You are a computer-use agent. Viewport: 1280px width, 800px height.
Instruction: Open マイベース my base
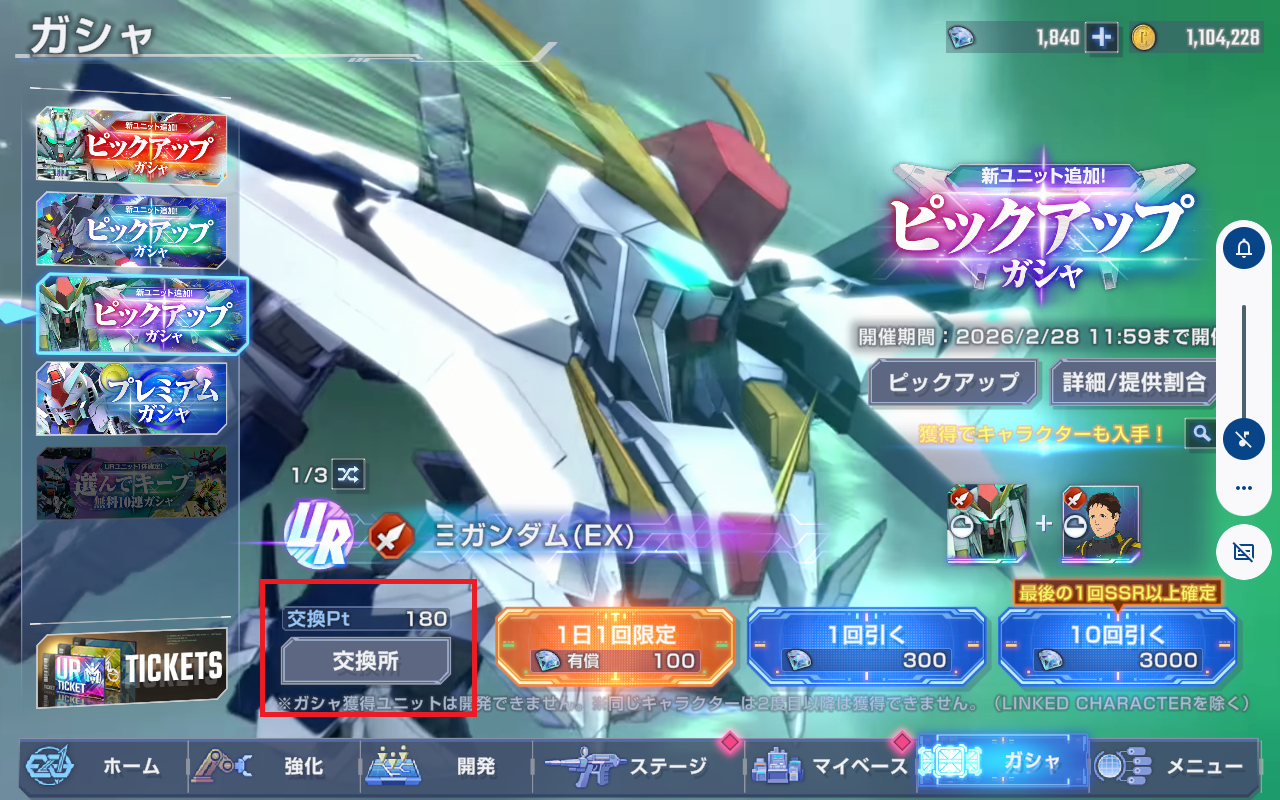830,766
